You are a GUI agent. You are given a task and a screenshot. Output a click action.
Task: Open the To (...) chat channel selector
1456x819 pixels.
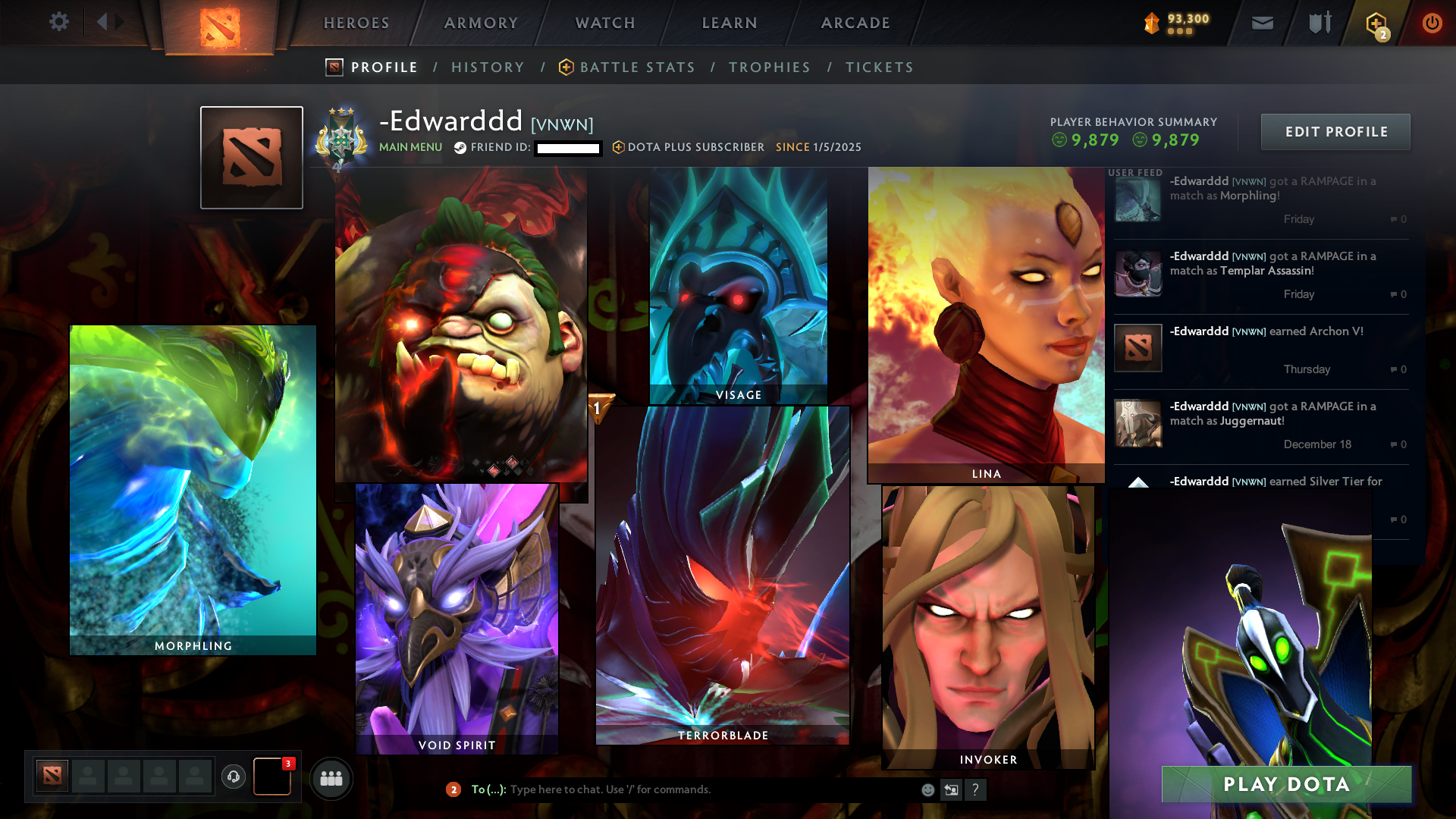[x=488, y=789]
